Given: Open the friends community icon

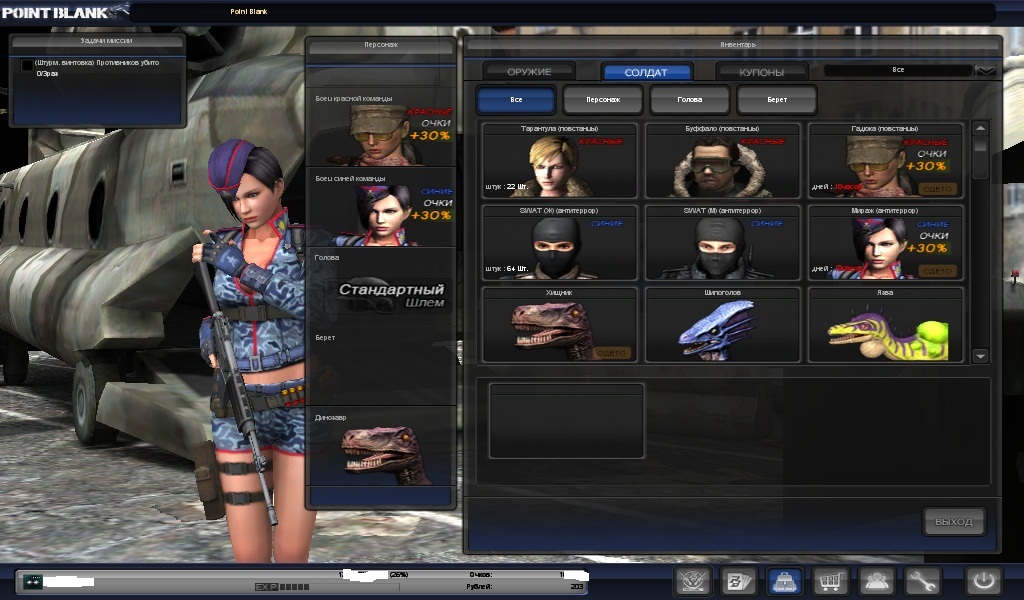Looking at the screenshot, I should (x=876, y=581).
